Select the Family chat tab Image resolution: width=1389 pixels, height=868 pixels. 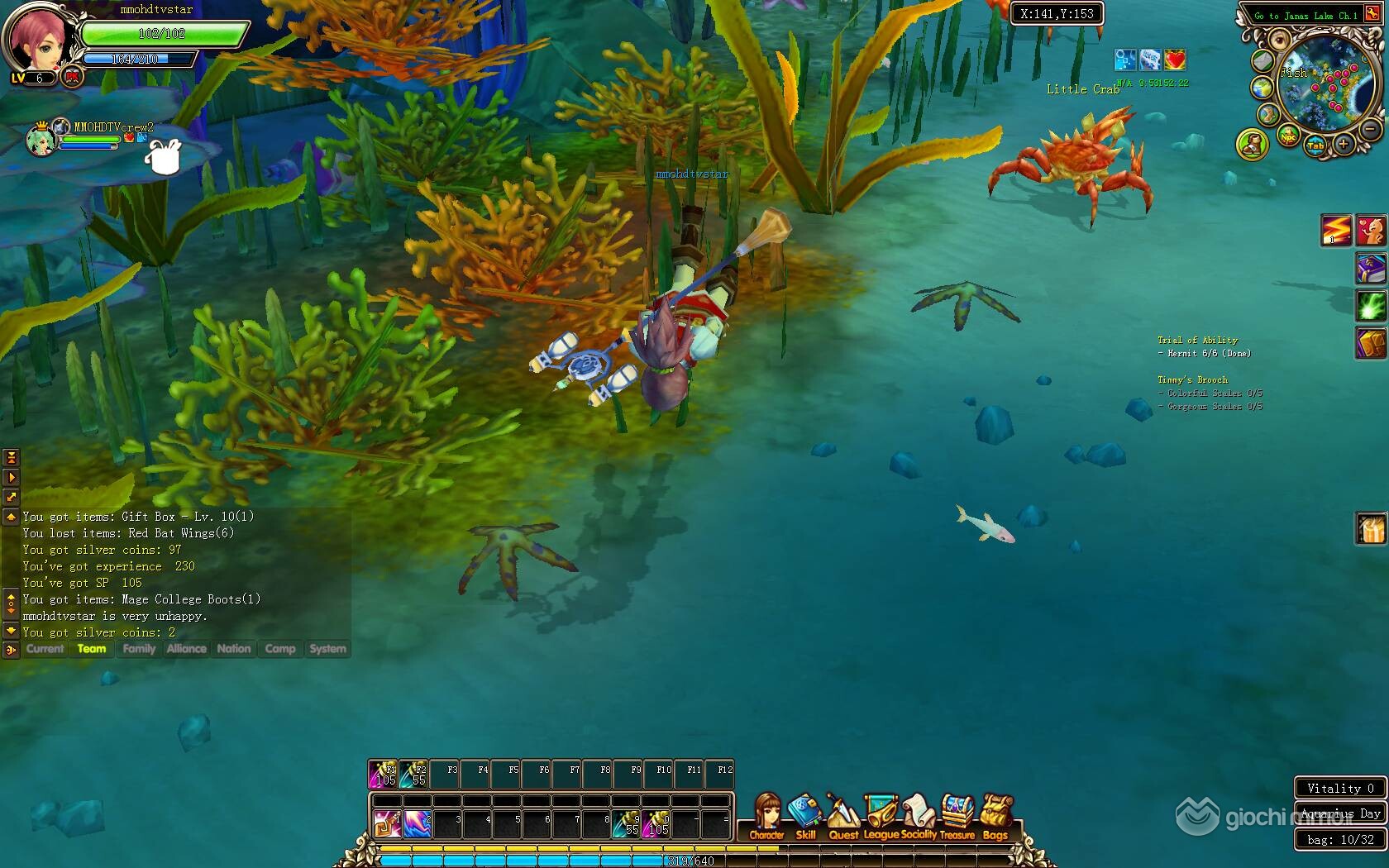pyautogui.click(x=139, y=649)
